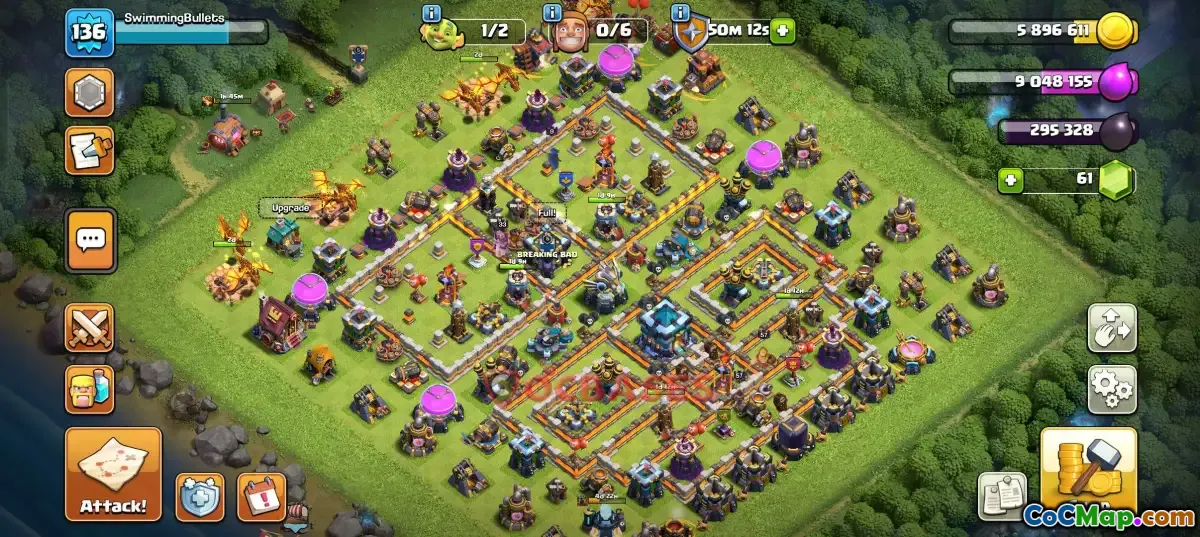Image resolution: width=1200 pixels, height=537 pixels.
Task: Show info for the shield timer
Action: pyautogui.click(x=682, y=13)
